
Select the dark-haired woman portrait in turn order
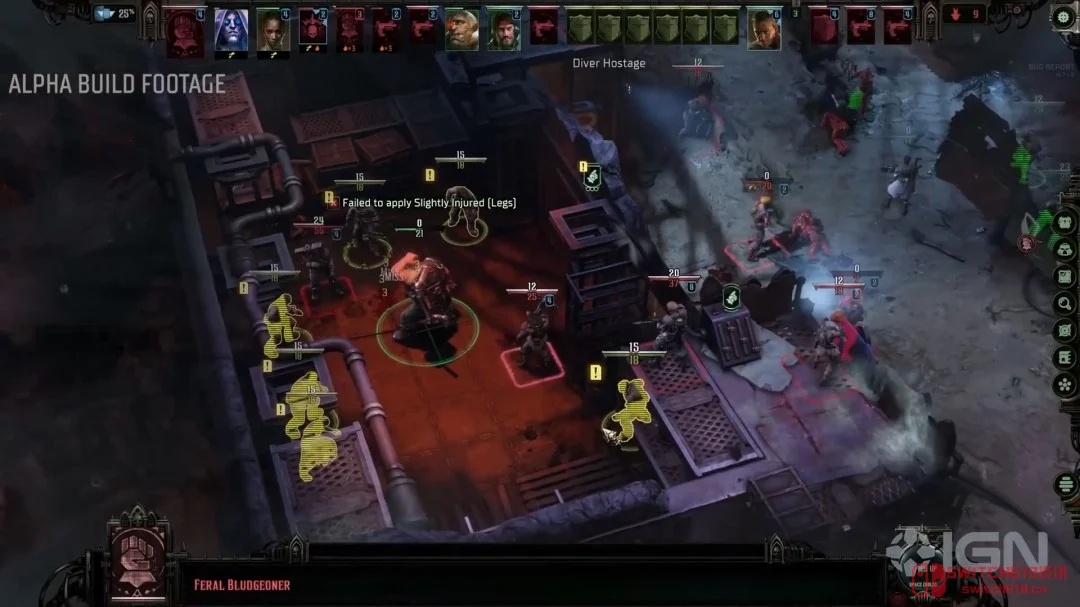[x=272, y=30]
